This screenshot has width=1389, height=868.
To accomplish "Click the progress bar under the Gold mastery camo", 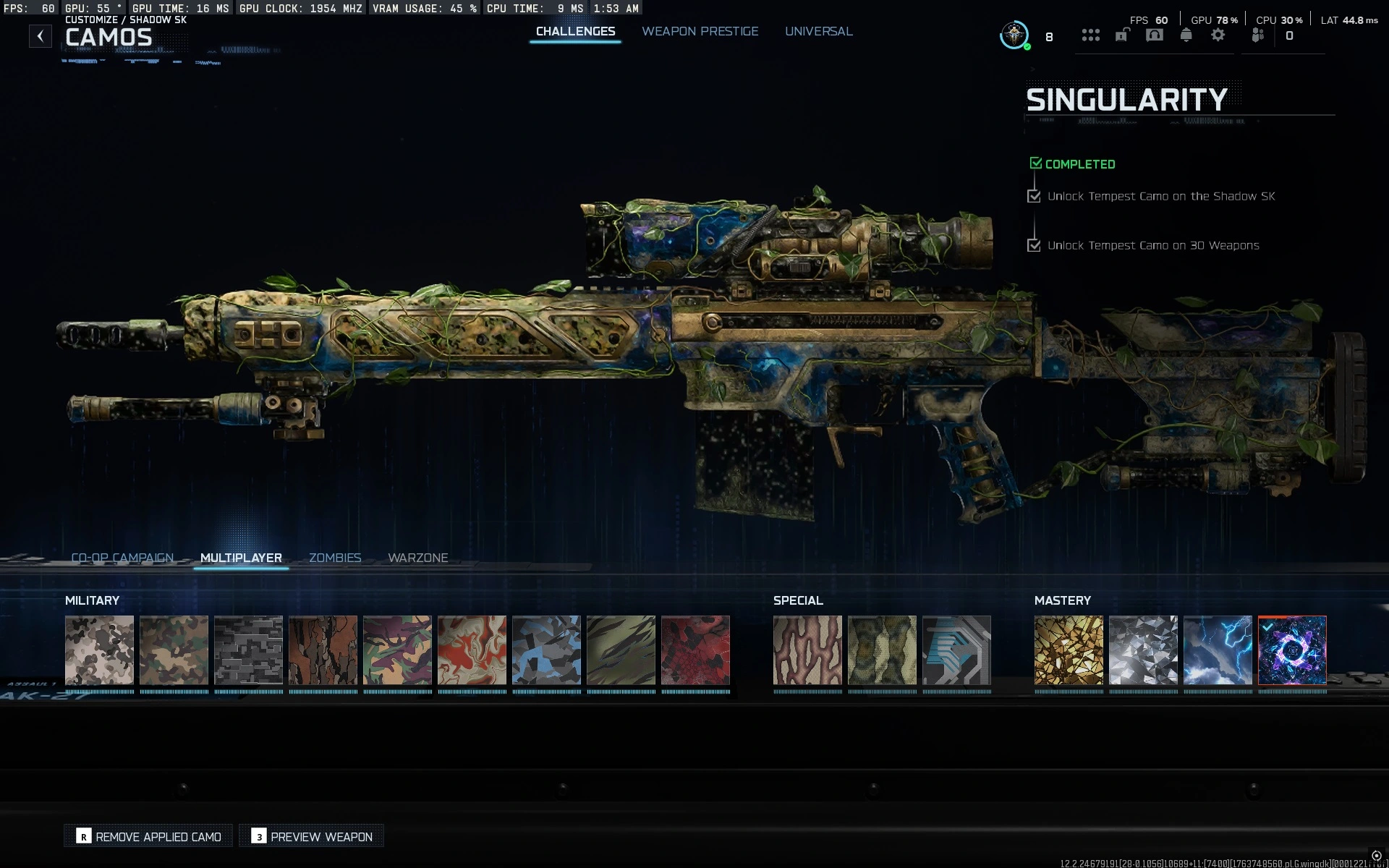I will pos(1069,692).
